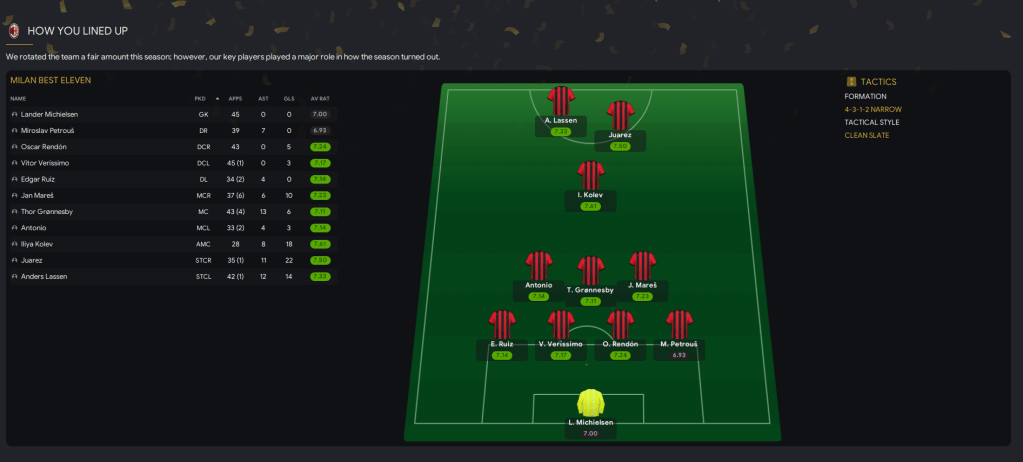Screen dimensions: 1023x462
Task: Sort players by GLS goals header
Action: click(x=289, y=98)
